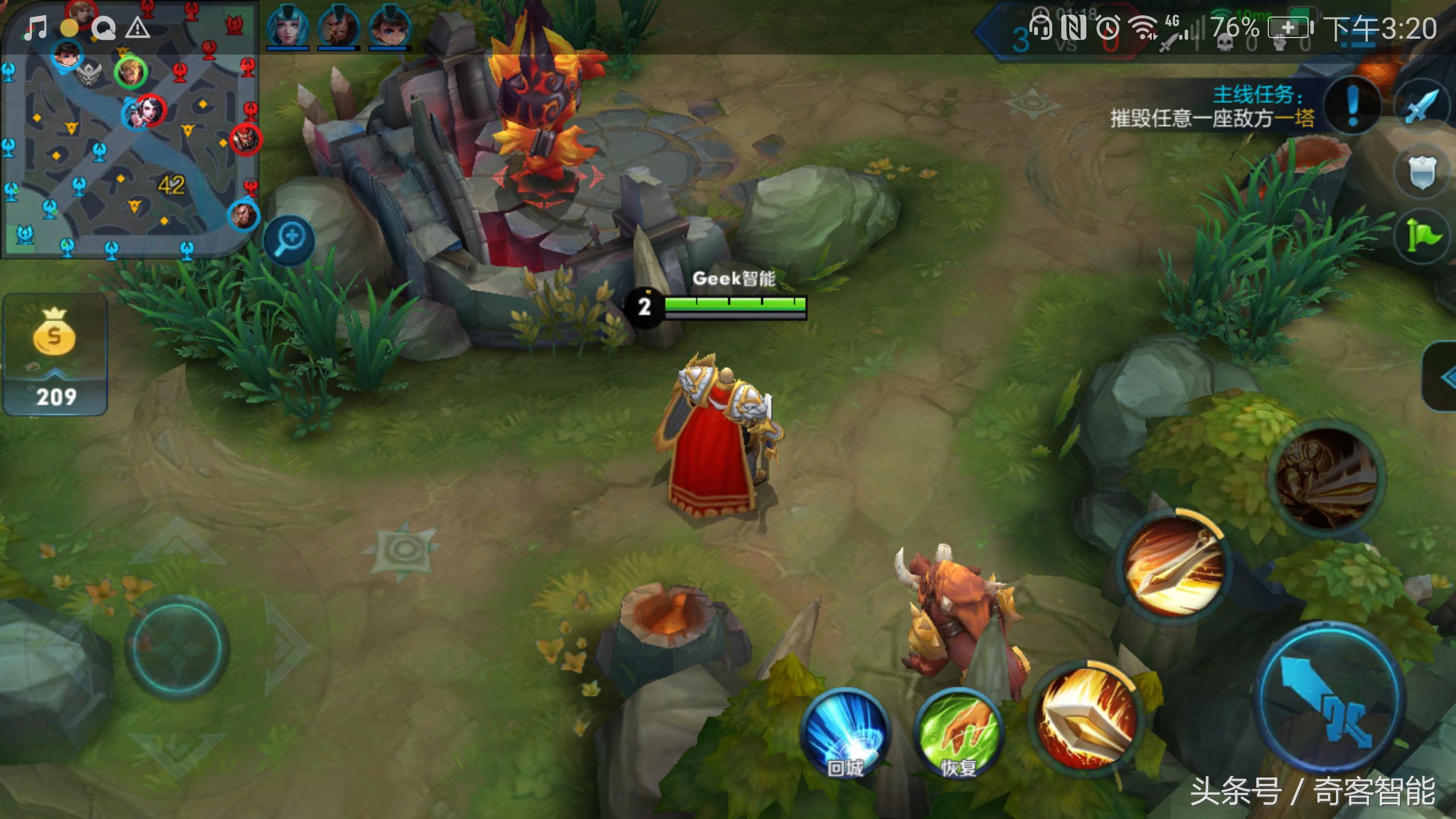Open the gold shop with 209 coins
This screenshot has width=1456, height=819.
tap(55, 354)
